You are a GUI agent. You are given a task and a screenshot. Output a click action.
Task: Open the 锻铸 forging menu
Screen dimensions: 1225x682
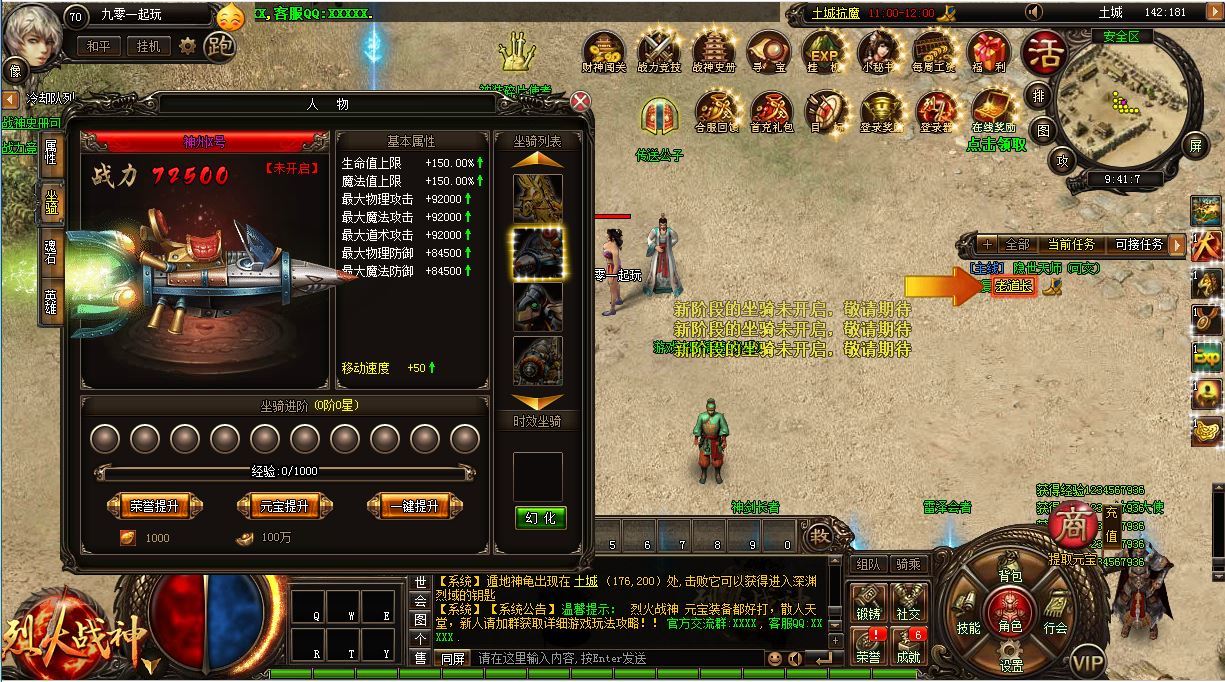point(867,603)
